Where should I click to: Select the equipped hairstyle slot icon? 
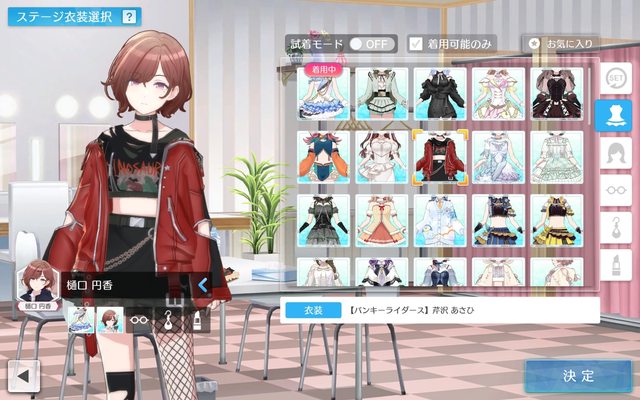(112, 320)
